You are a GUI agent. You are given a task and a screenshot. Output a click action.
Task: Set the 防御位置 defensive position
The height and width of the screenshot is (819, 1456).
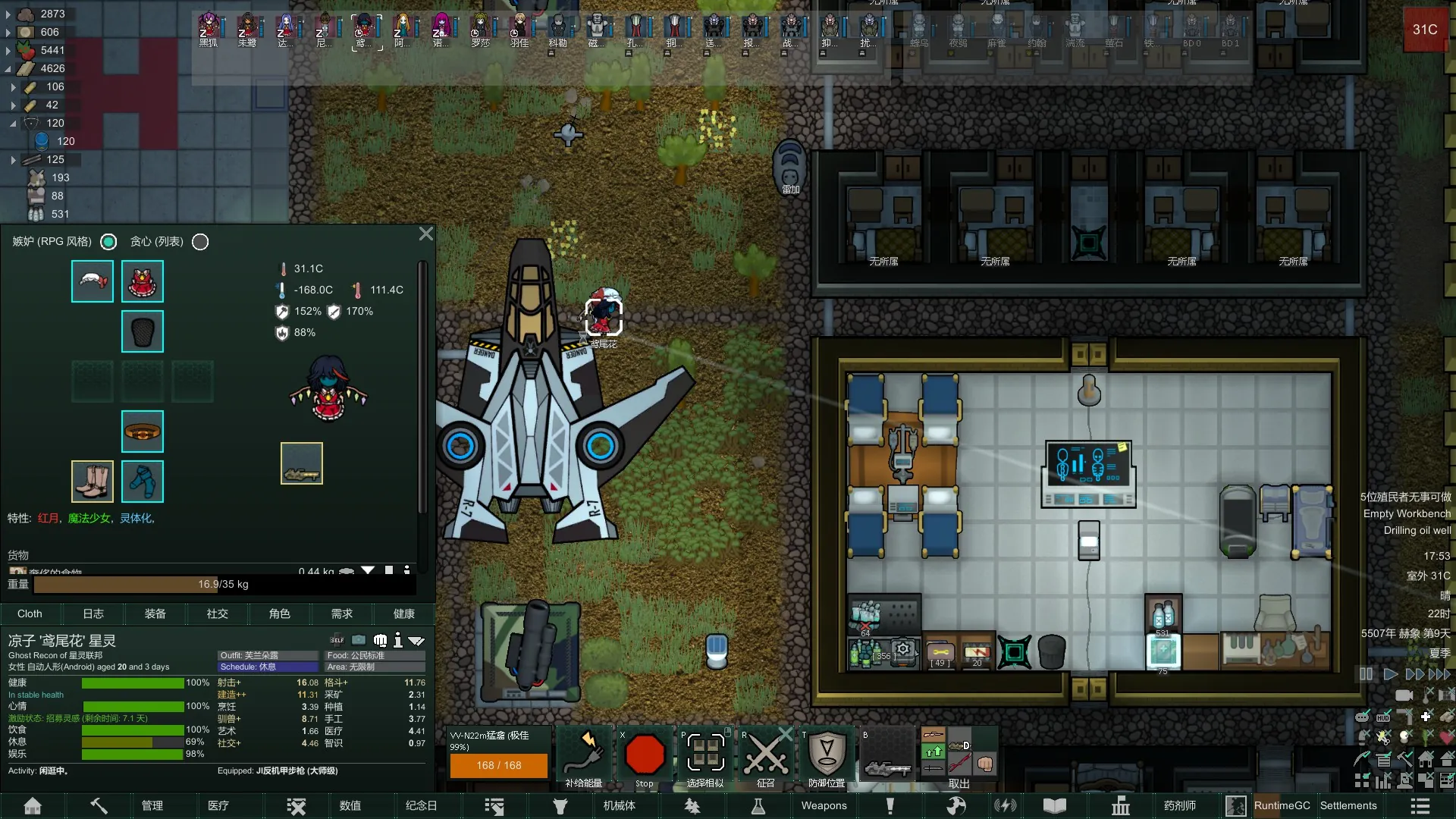827,756
